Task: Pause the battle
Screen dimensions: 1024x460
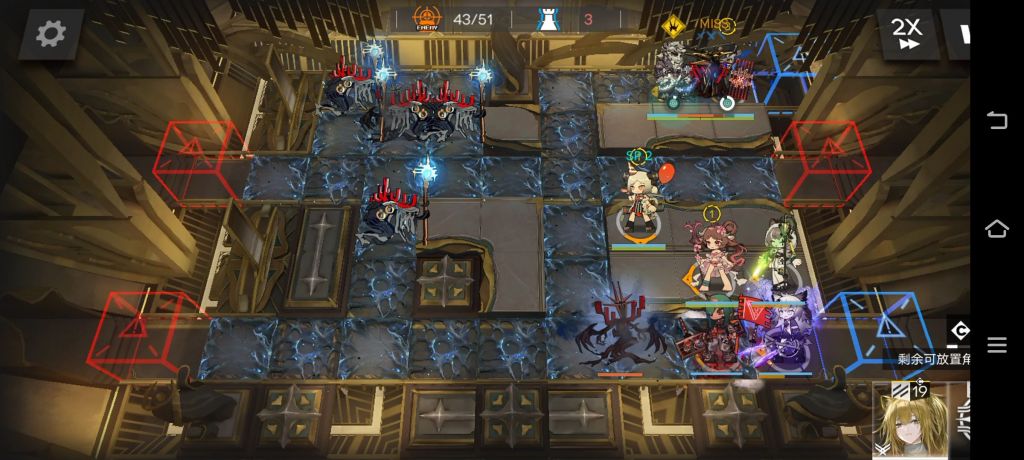Action: click(x=963, y=34)
